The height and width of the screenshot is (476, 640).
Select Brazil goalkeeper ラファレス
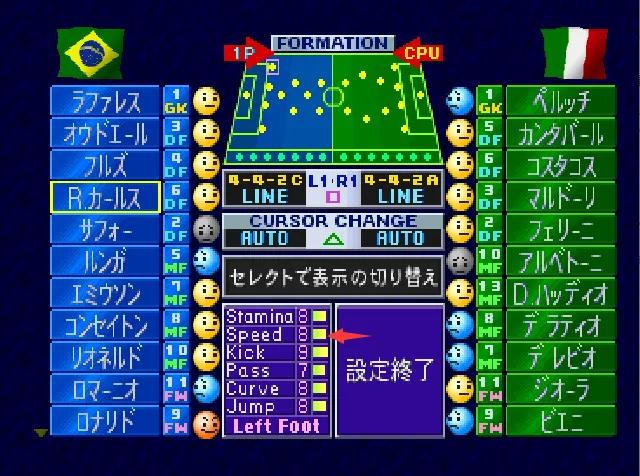tap(105, 101)
